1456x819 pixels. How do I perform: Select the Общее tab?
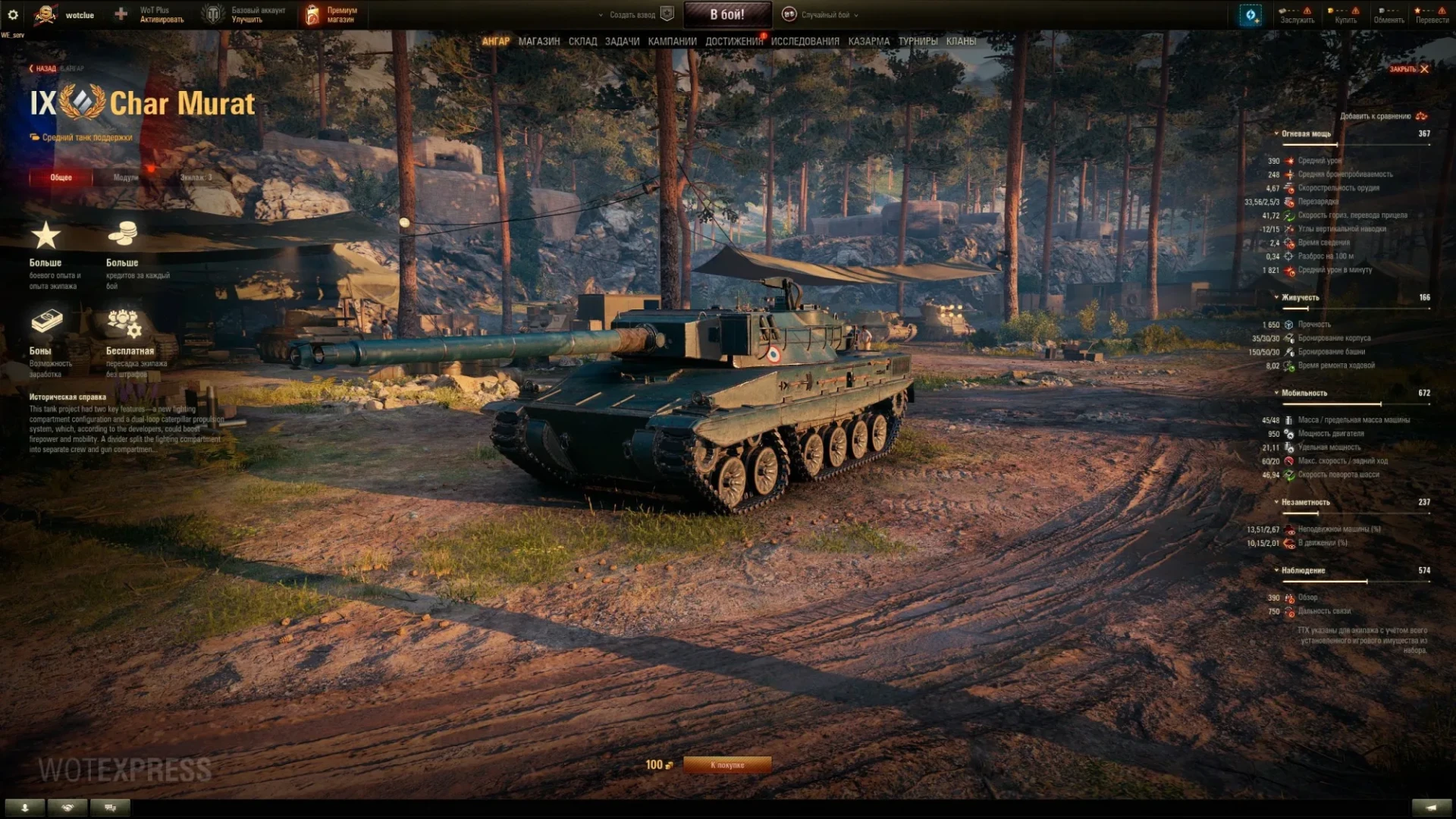tap(61, 177)
